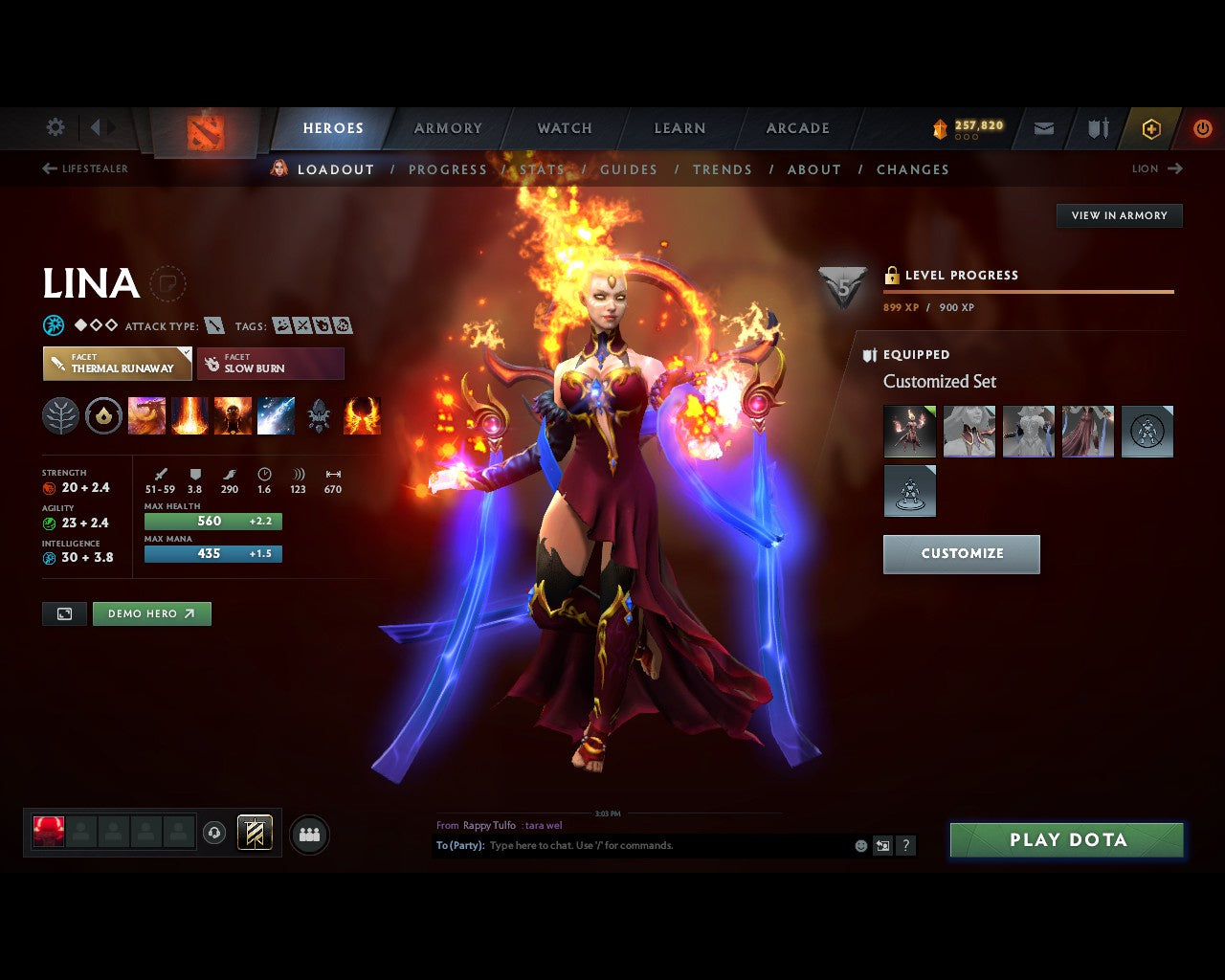Open the ARCADE menu
Image resolution: width=1225 pixels, height=980 pixels.
[797, 128]
